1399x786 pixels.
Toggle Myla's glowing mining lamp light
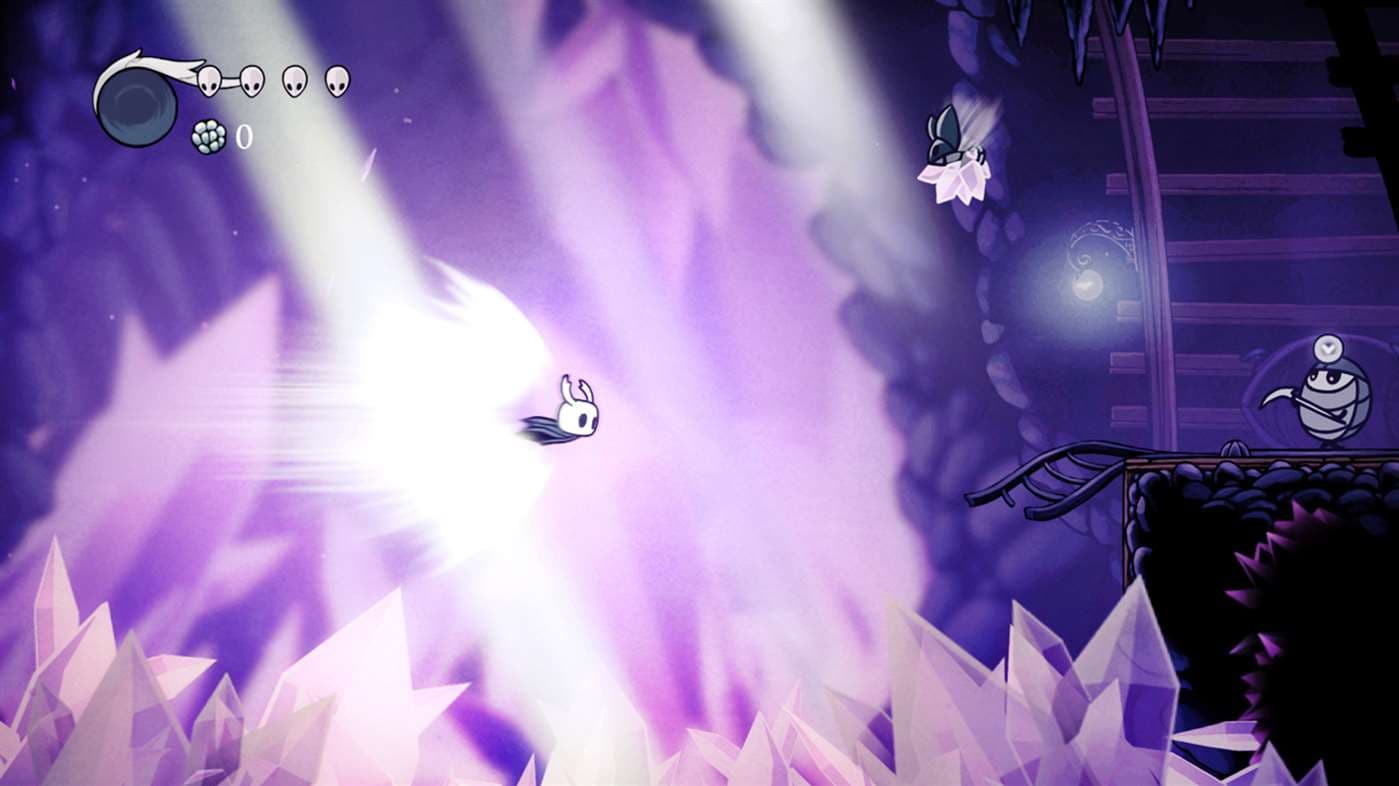(x=1328, y=348)
